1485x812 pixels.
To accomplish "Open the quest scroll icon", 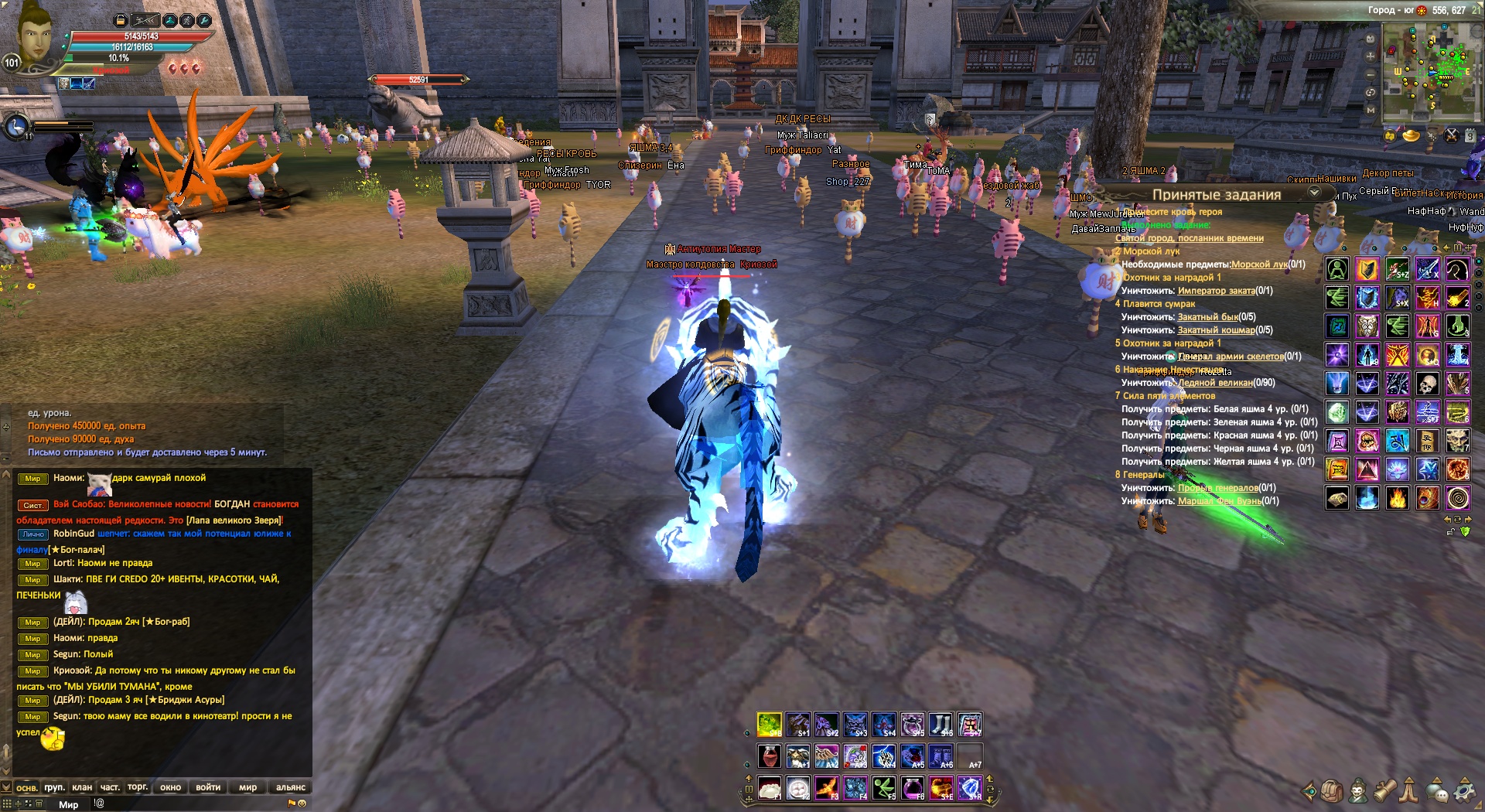I will click(1384, 790).
